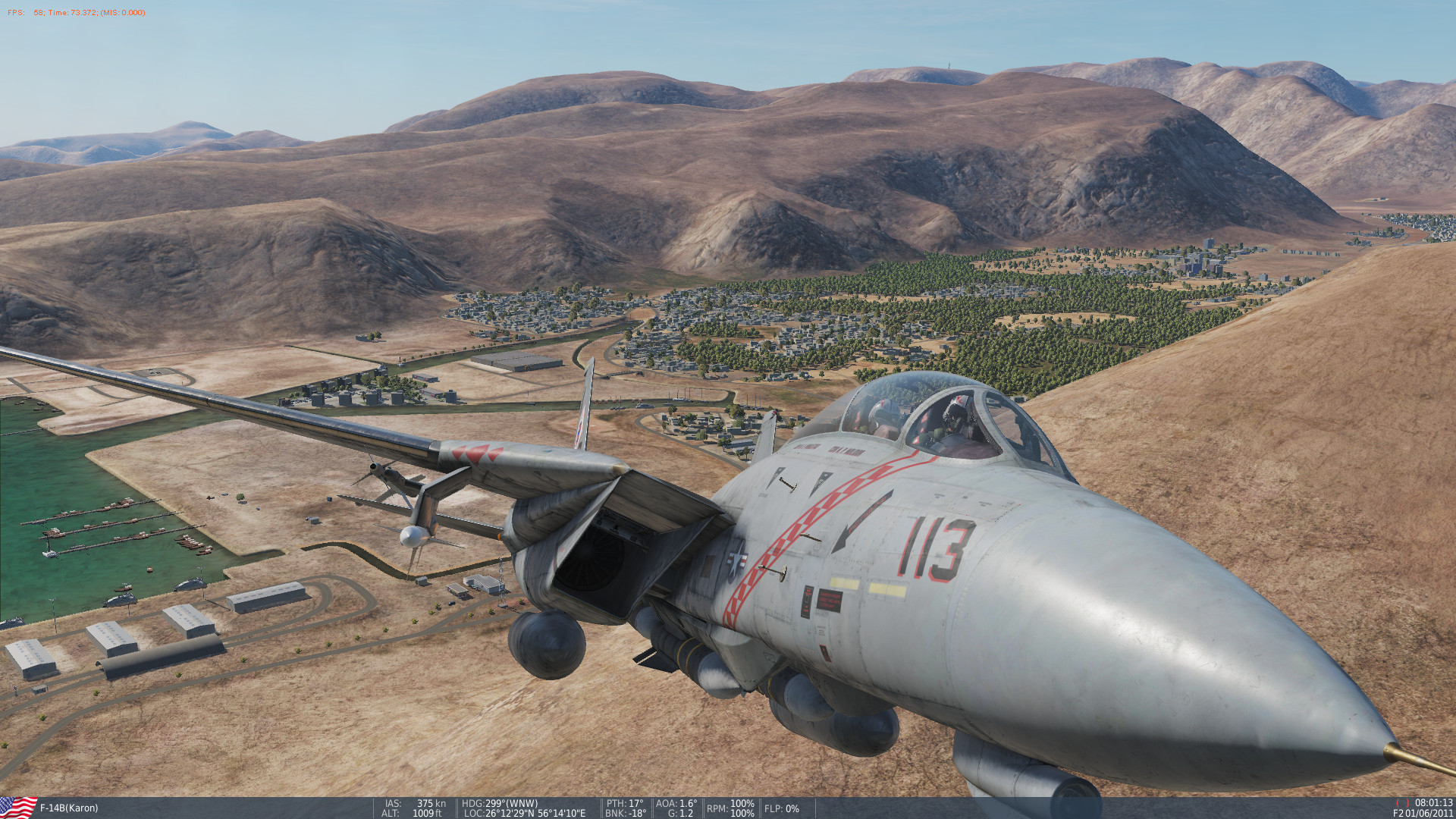This screenshot has height=819, width=1456.
Task: Select the PTH pitch readout
Action: [625, 804]
